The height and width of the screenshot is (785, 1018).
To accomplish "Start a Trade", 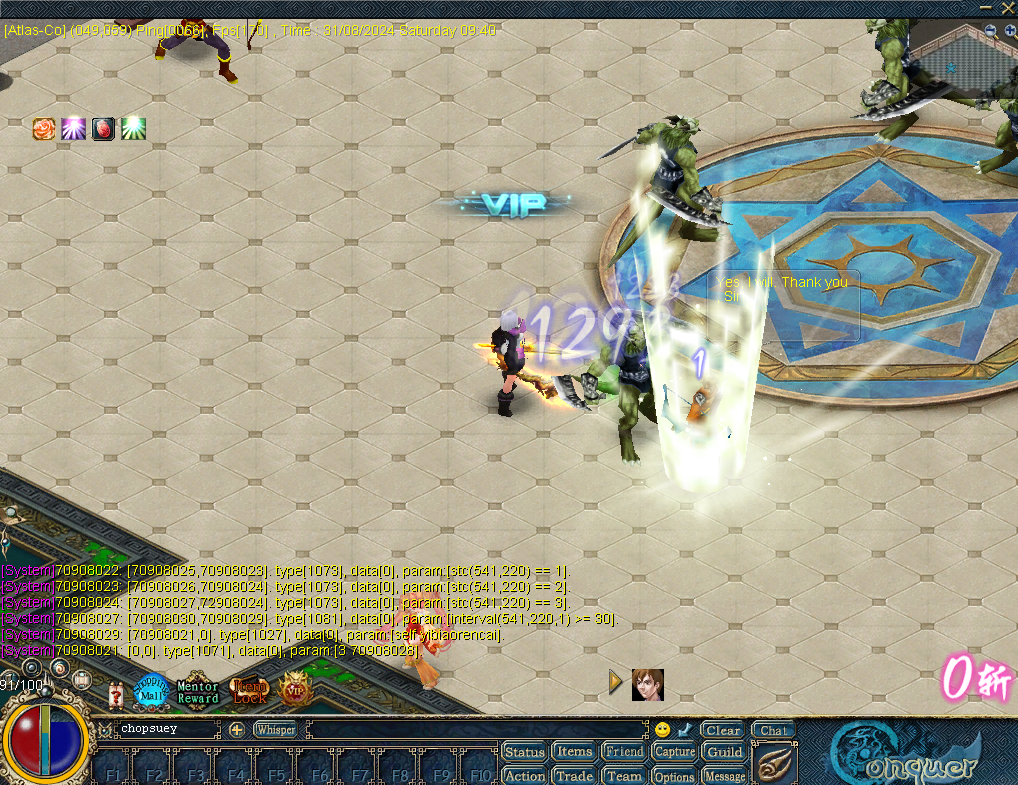I will 574,776.
